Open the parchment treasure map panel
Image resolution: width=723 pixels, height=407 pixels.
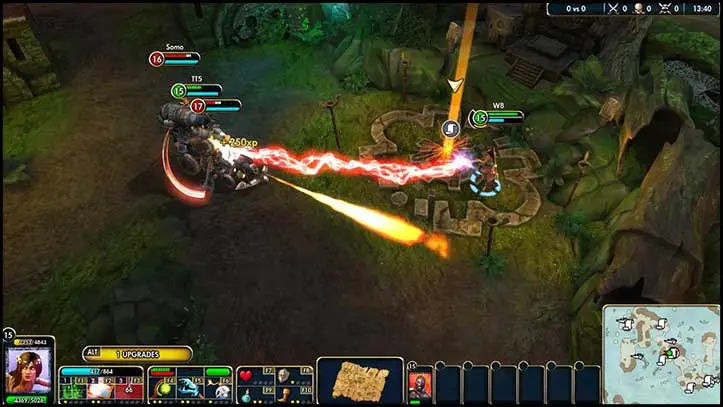pos(360,382)
